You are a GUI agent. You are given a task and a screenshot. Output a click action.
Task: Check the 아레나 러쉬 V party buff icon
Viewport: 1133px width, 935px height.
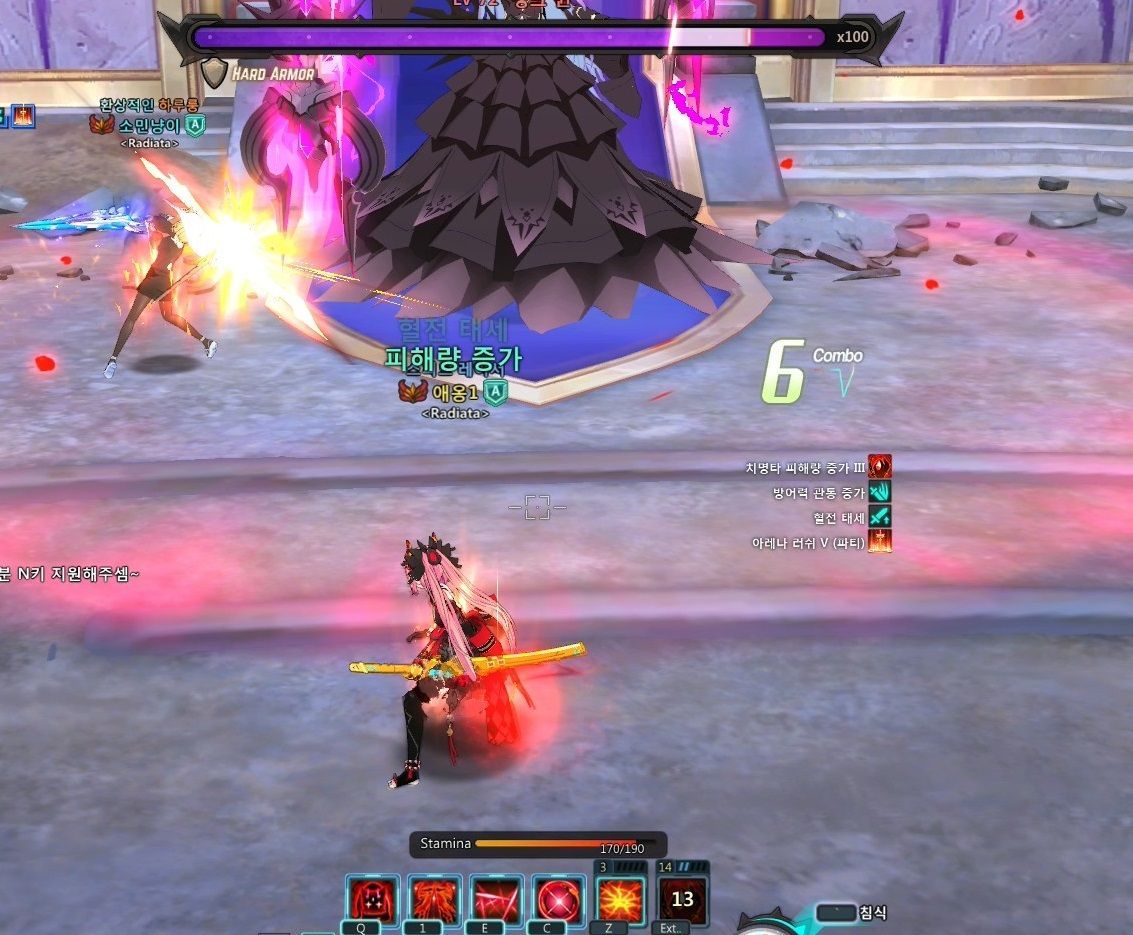point(880,542)
